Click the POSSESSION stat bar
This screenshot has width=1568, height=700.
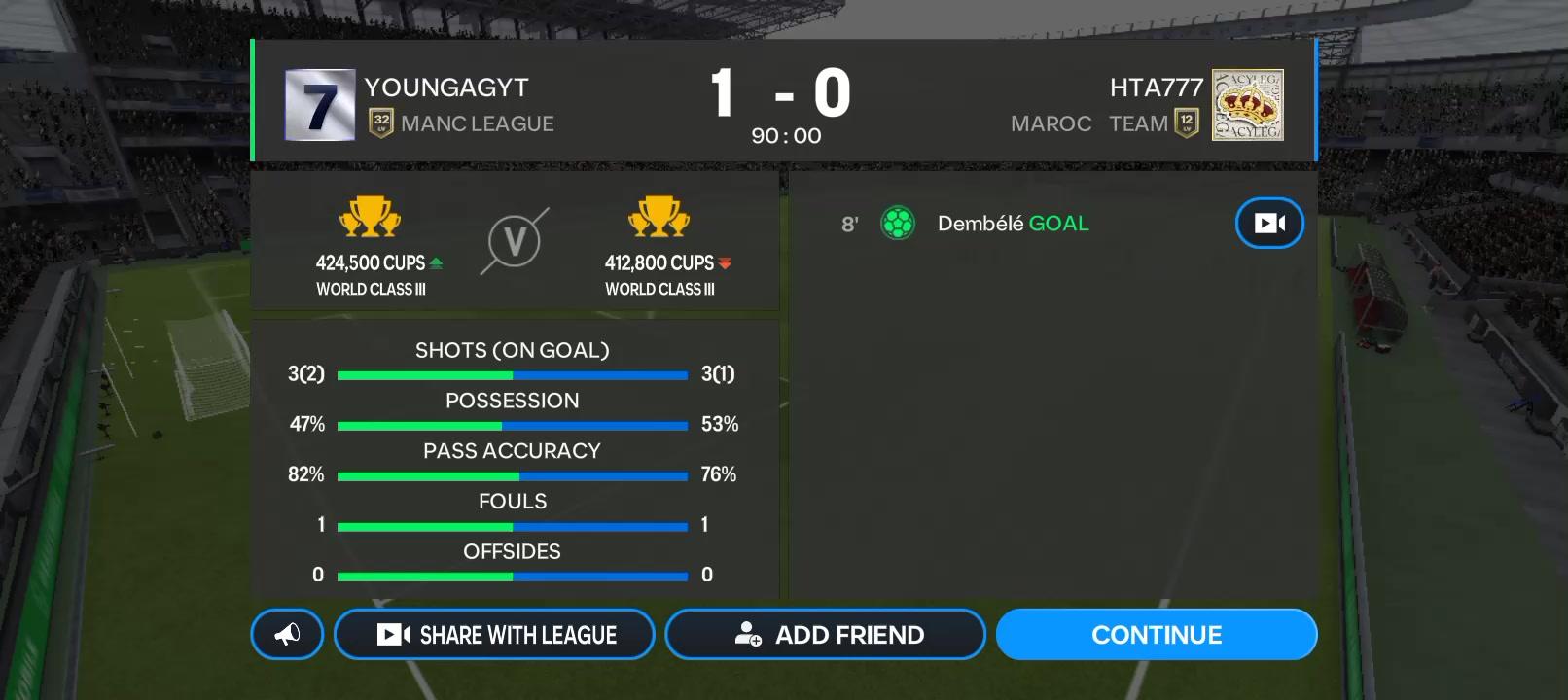[x=513, y=425]
